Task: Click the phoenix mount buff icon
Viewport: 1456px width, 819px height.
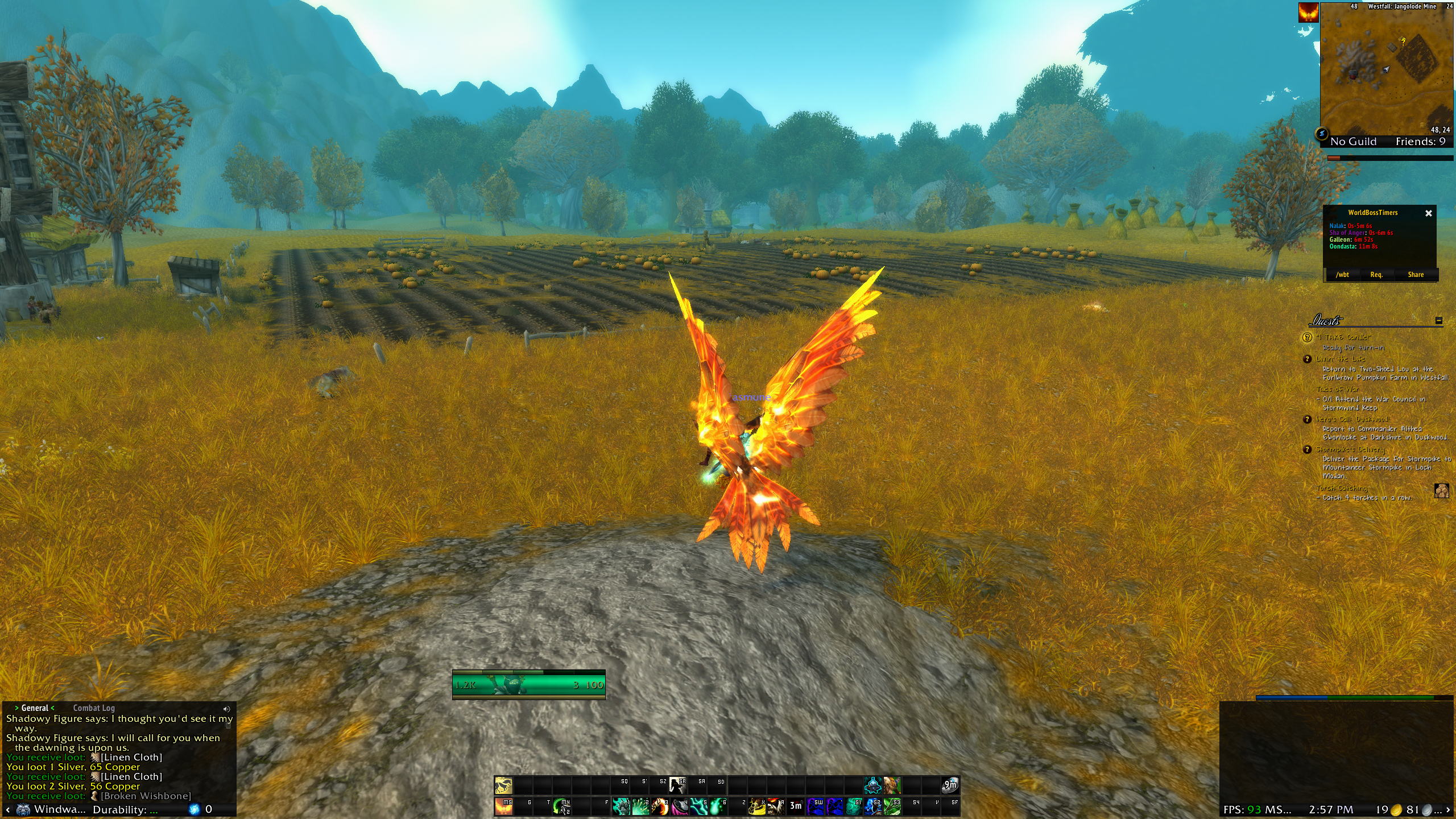Action: (1308, 13)
